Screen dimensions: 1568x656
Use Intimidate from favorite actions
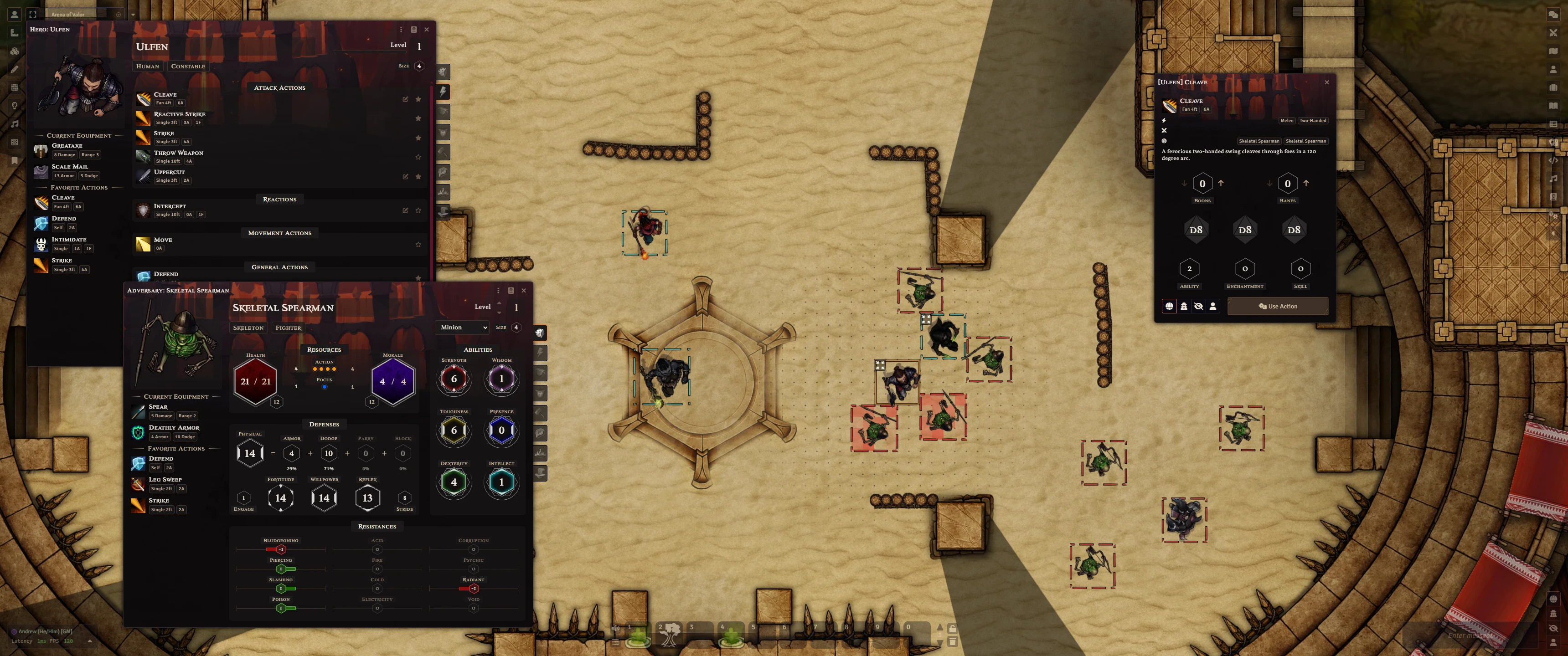pyautogui.click(x=68, y=240)
